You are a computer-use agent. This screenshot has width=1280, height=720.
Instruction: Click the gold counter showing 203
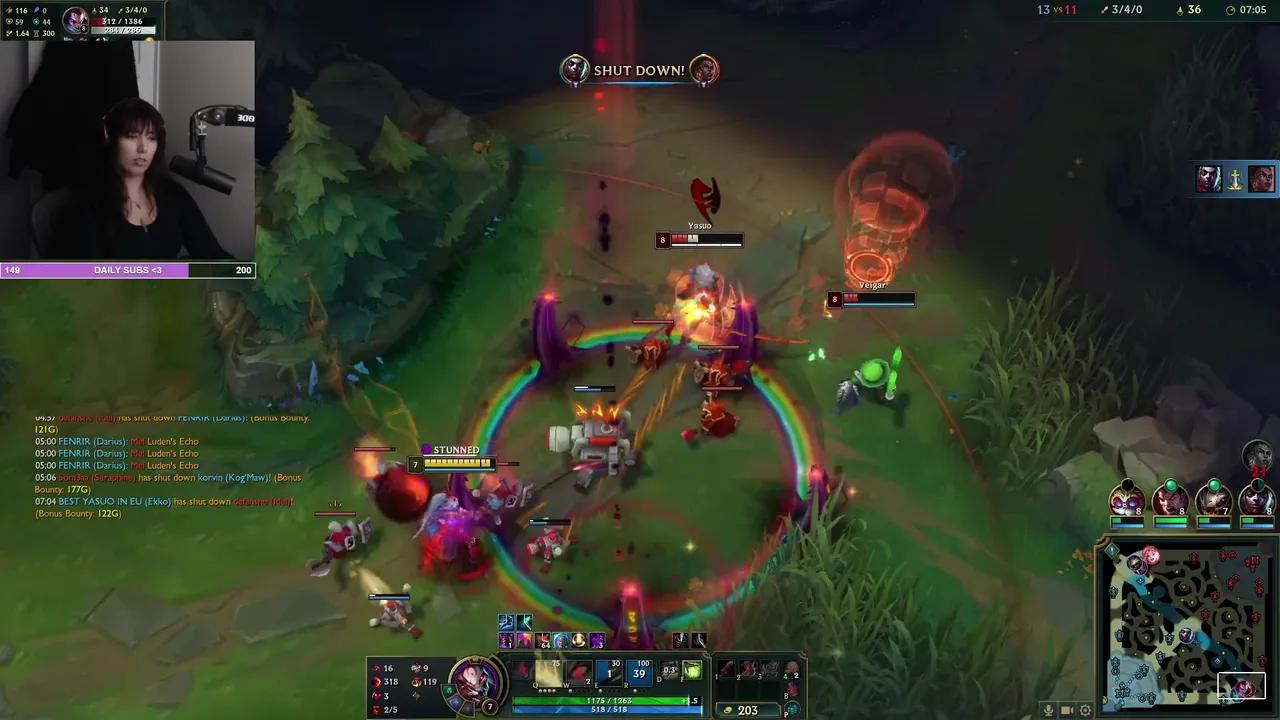tap(748, 709)
